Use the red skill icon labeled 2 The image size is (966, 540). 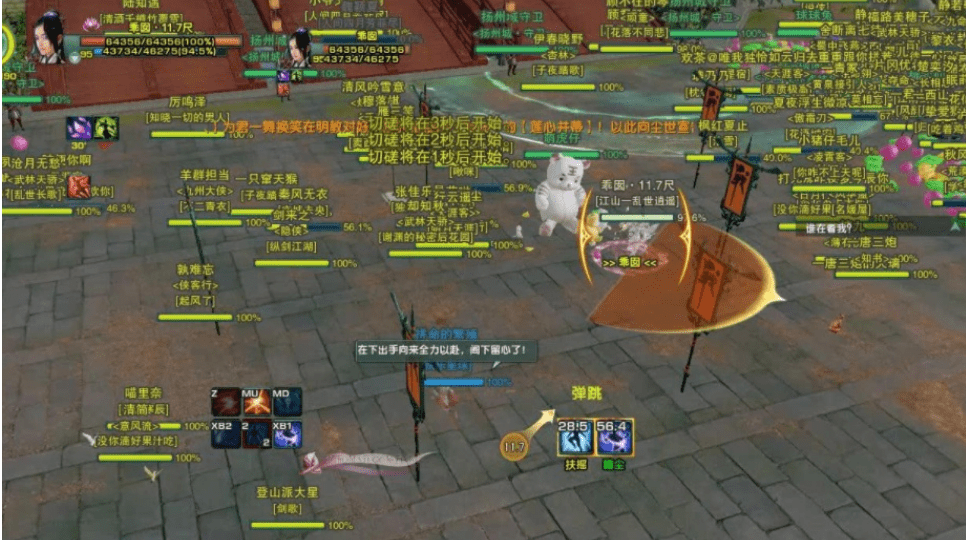256,434
